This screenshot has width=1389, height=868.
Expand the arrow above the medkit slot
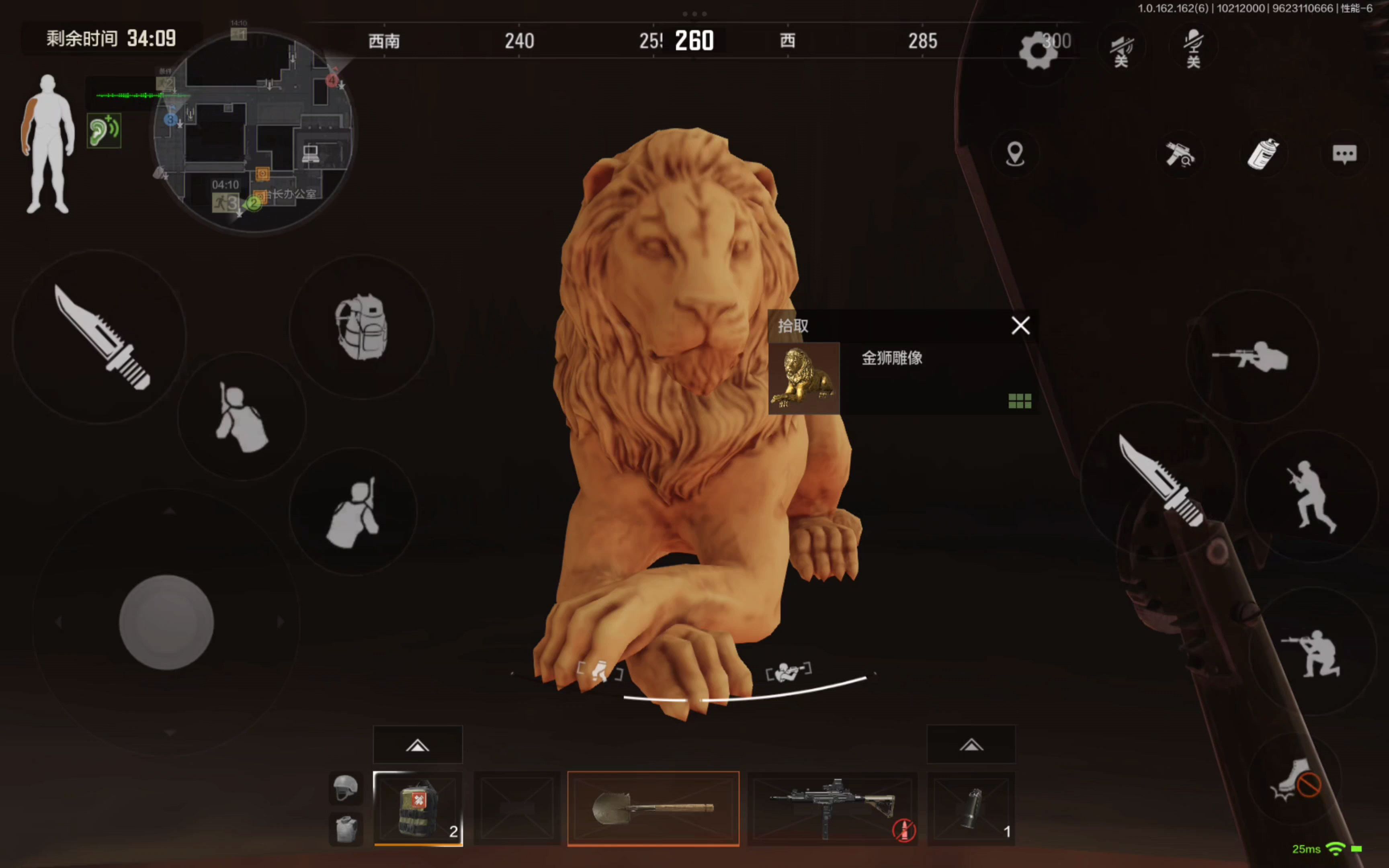click(x=418, y=745)
